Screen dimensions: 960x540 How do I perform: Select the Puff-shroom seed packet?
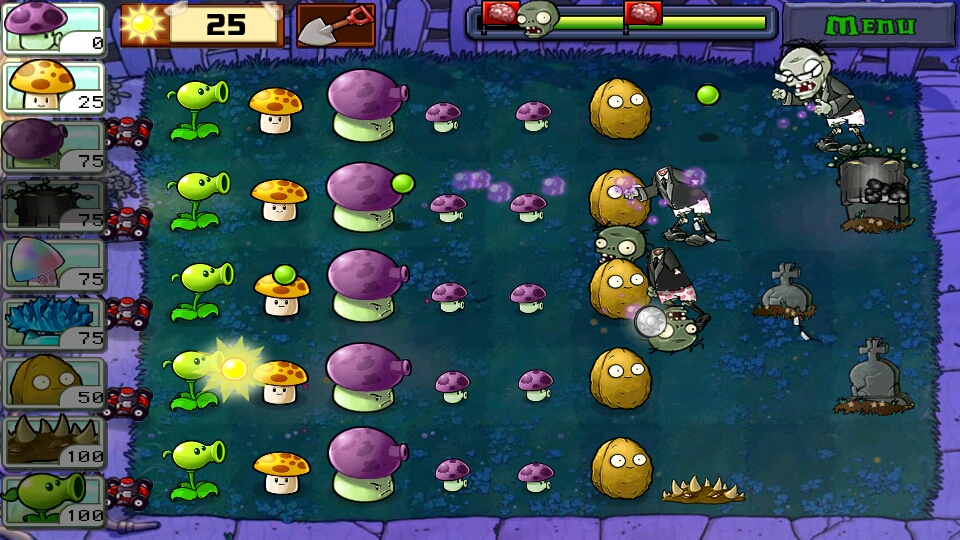click(x=54, y=28)
